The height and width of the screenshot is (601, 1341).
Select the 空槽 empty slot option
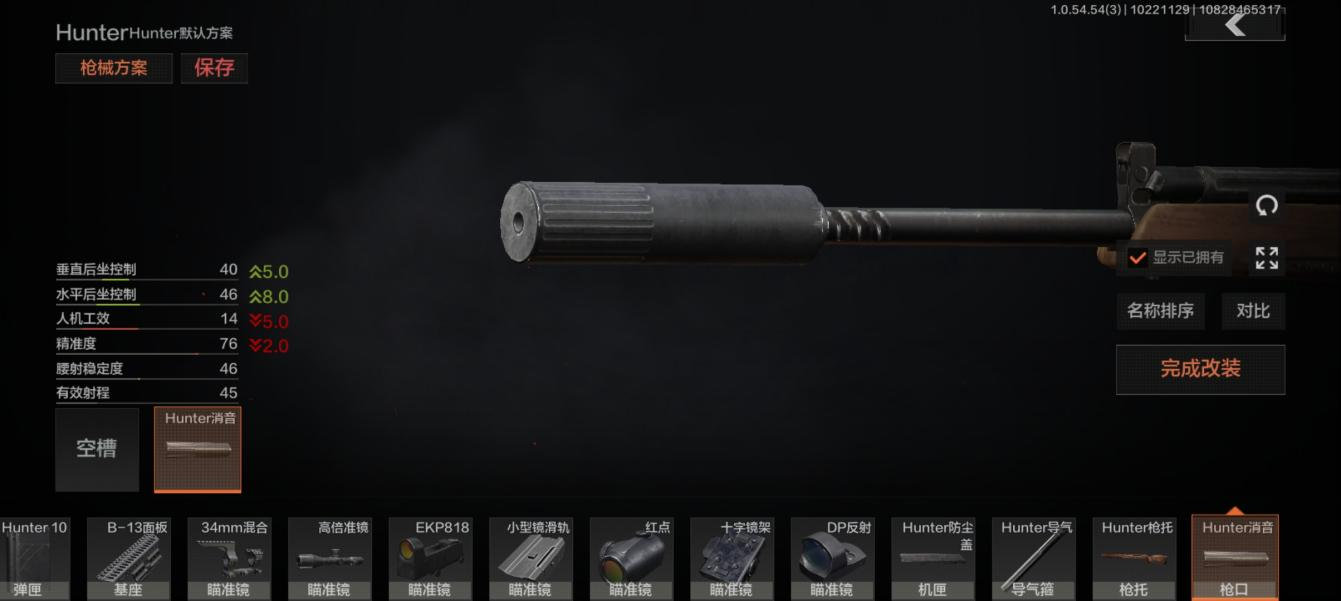tap(97, 449)
